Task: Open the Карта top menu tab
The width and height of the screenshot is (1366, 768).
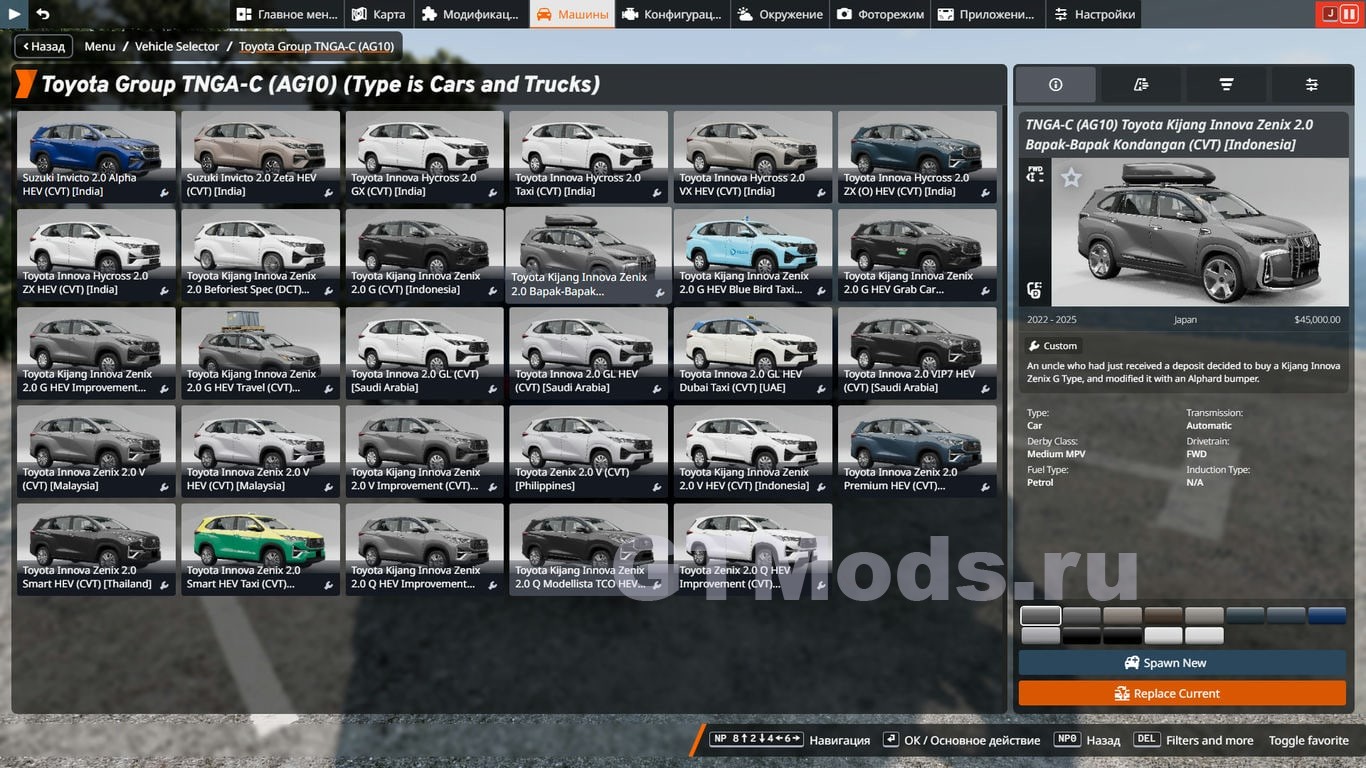Action: [378, 14]
